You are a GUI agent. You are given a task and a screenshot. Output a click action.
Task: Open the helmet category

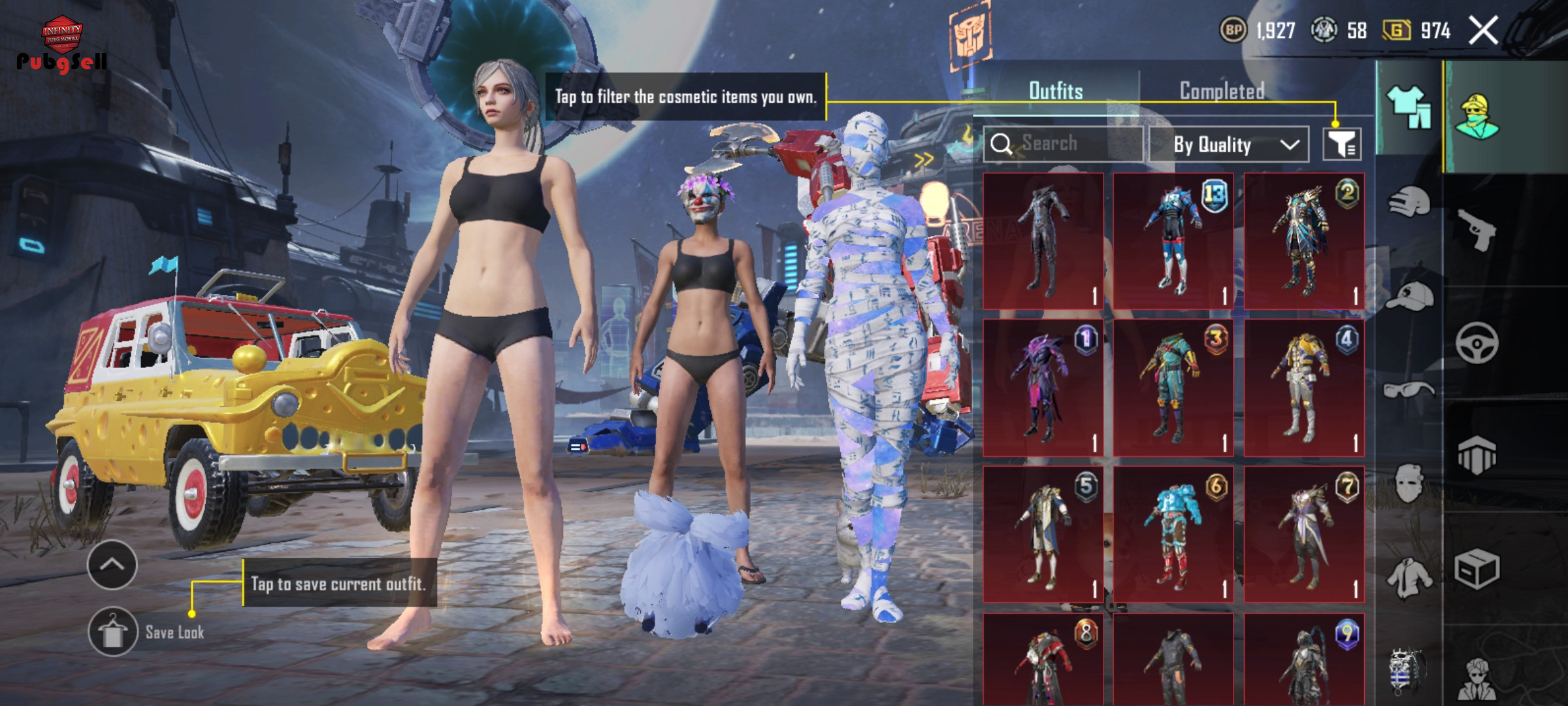[x=1409, y=203]
